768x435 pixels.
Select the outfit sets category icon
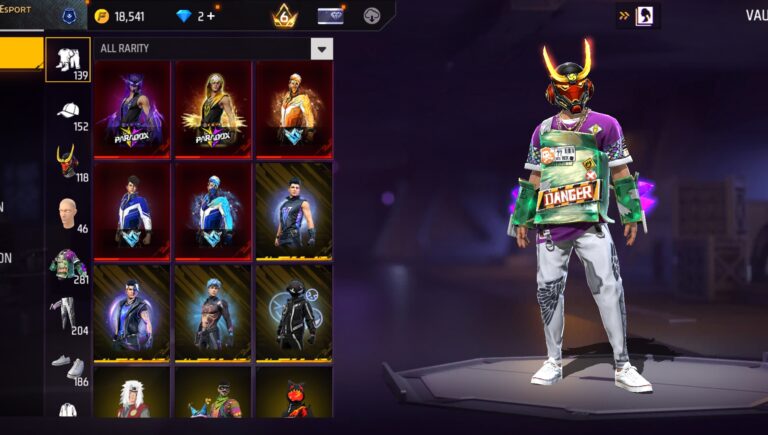click(x=68, y=60)
